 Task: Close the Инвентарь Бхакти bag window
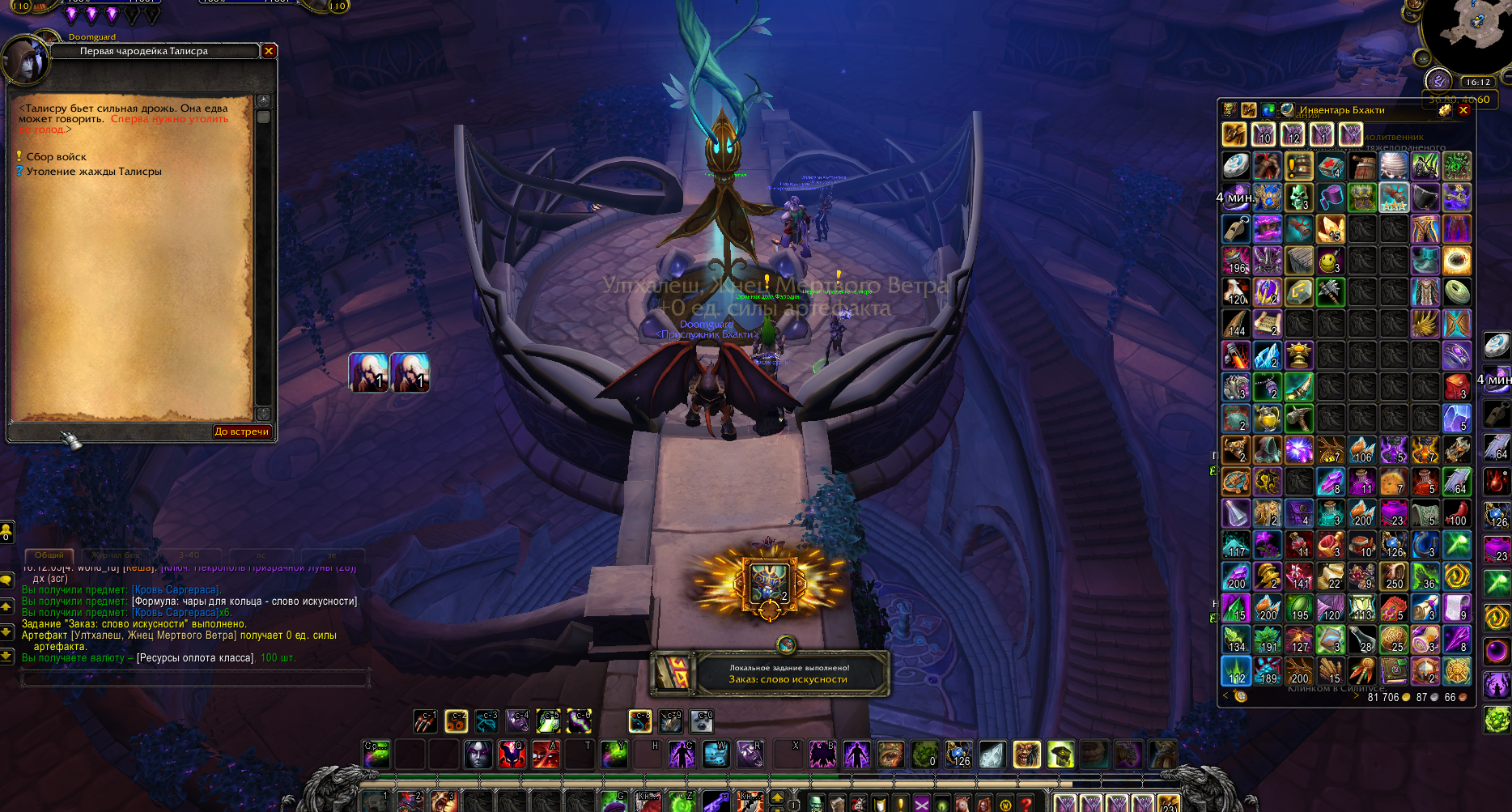pos(1463,110)
